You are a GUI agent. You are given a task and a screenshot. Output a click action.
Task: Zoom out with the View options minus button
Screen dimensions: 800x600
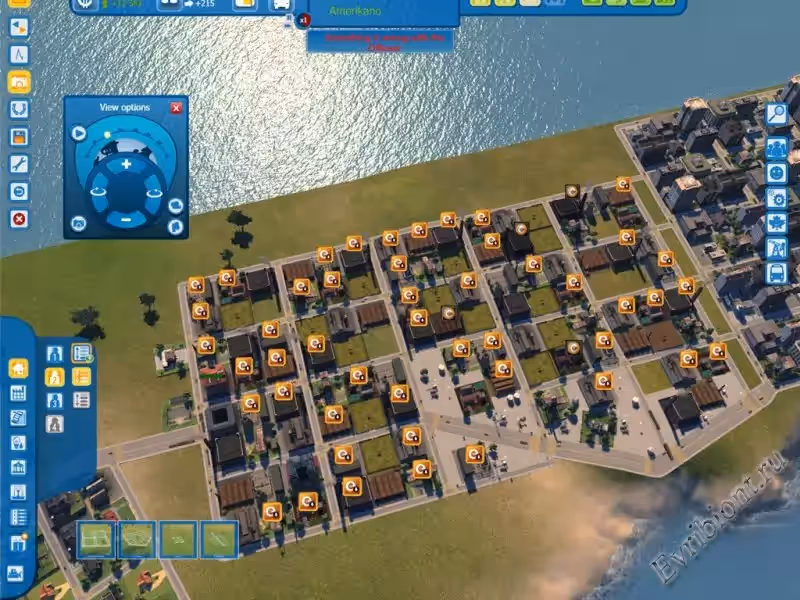pyautogui.click(x=126, y=220)
